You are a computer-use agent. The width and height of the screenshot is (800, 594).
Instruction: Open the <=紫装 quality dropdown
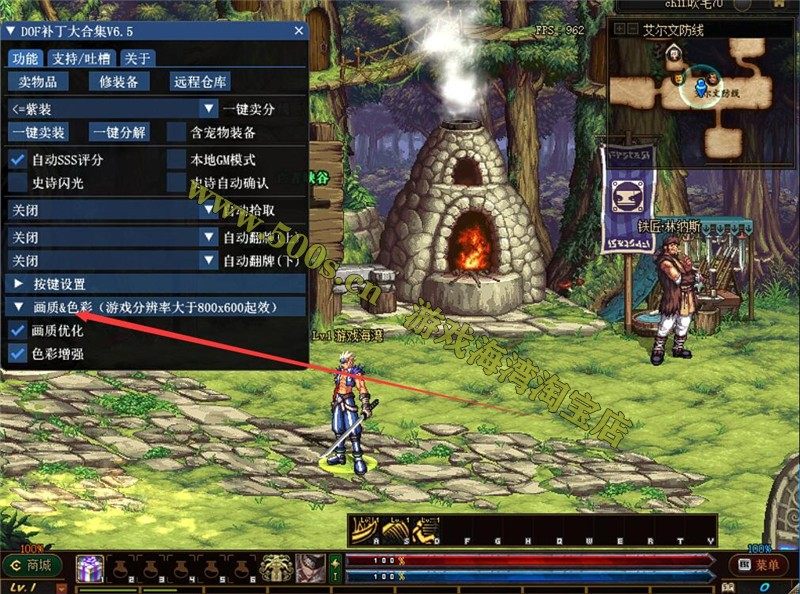pyautogui.click(x=112, y=108)
